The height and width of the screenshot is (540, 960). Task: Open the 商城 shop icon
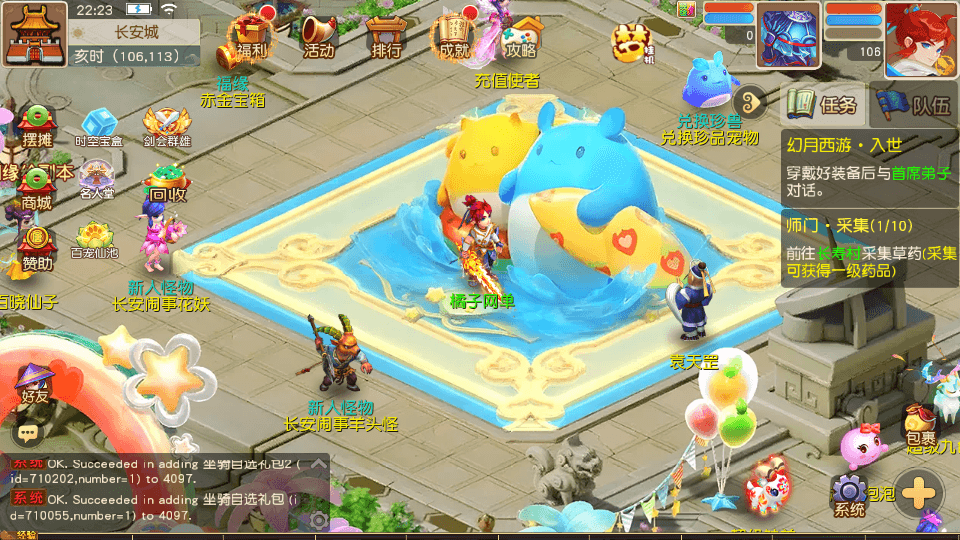(x=36, y=187)
